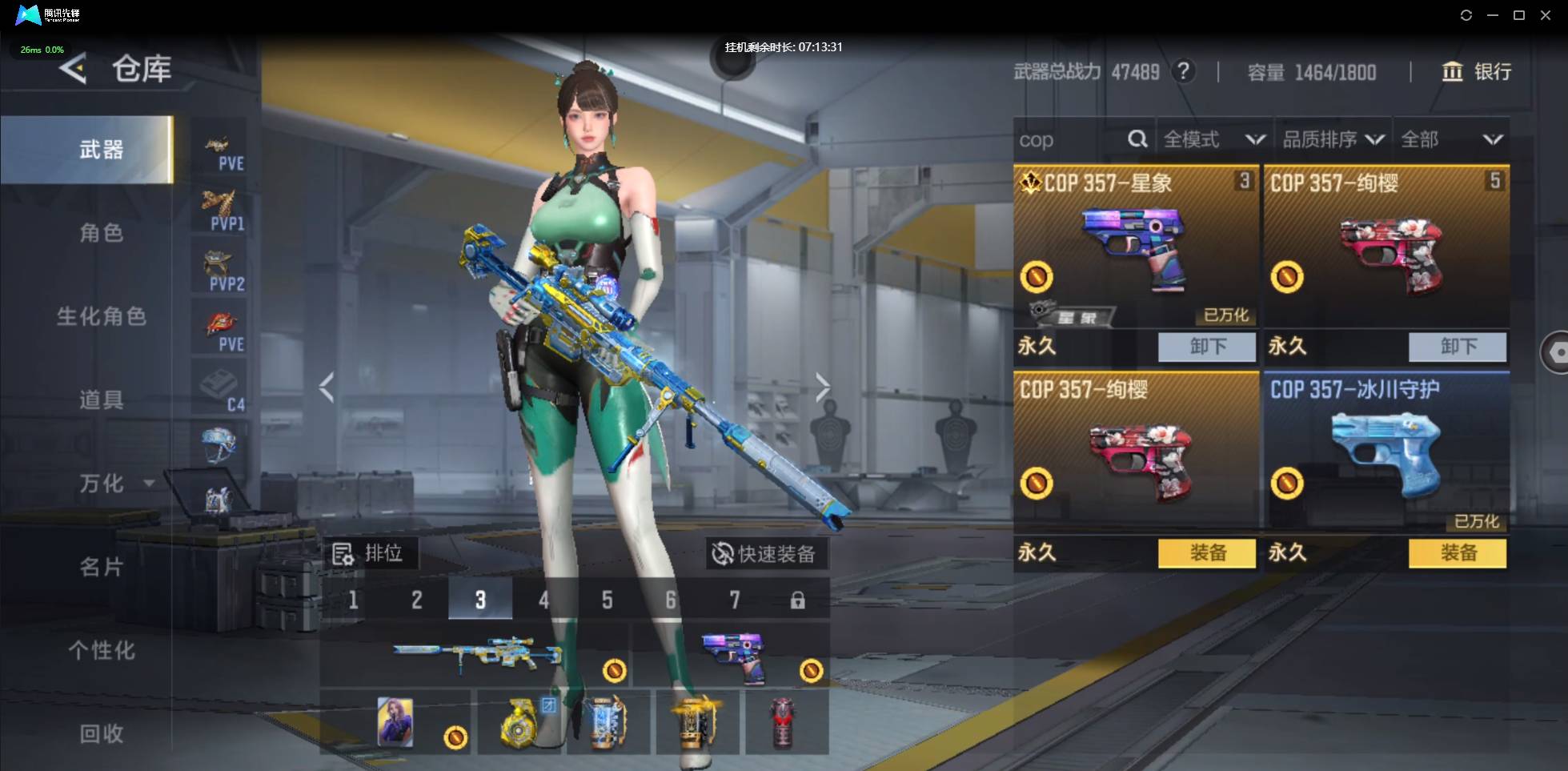
Task: Open the 排位 ranked loadout button
Action: [368, 553]
